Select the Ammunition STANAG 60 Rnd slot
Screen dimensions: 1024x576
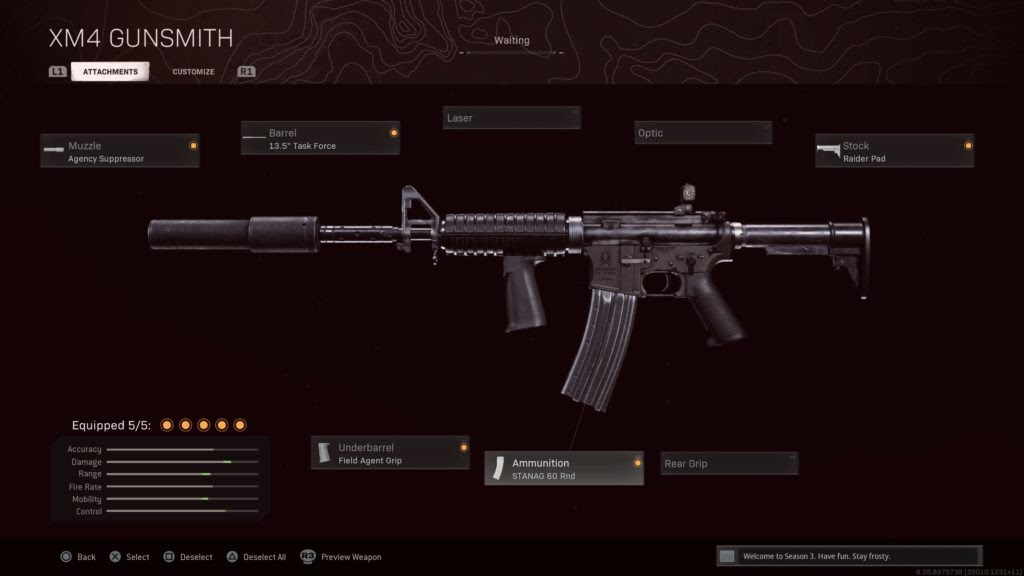click(x=564, y=469)
